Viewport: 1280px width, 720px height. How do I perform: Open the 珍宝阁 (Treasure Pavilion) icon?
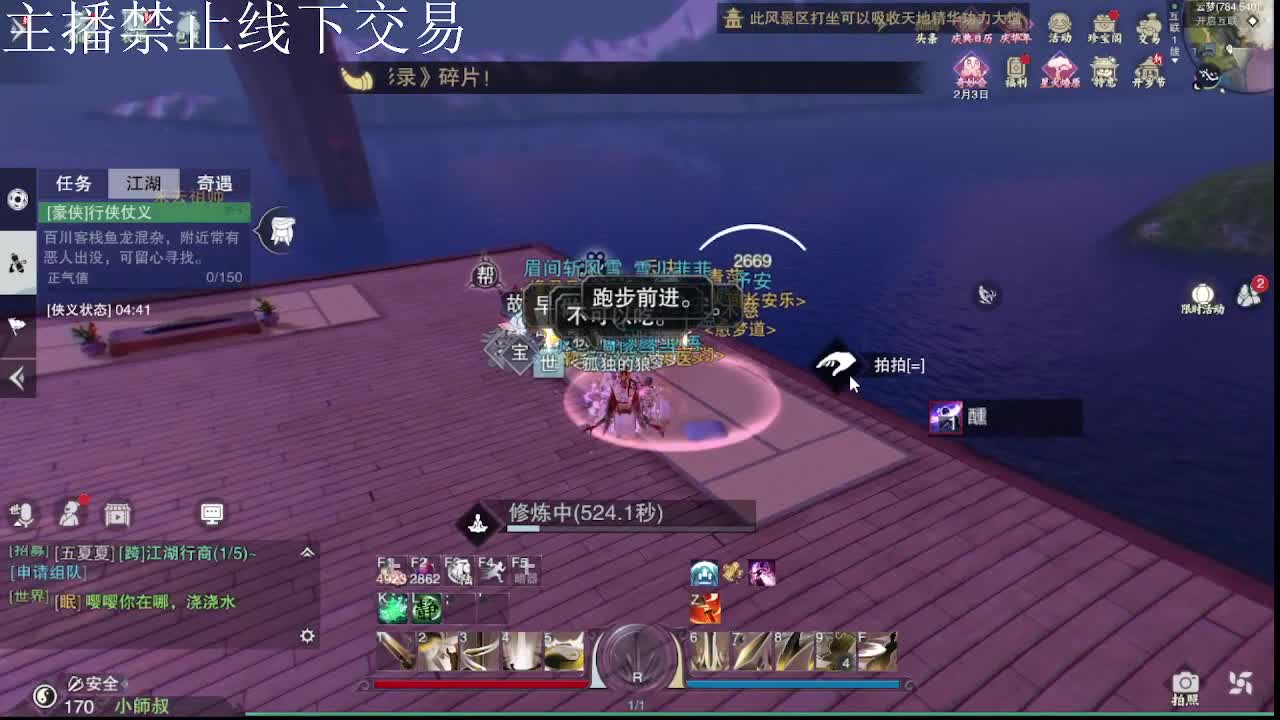click(x=1103, y=25)
